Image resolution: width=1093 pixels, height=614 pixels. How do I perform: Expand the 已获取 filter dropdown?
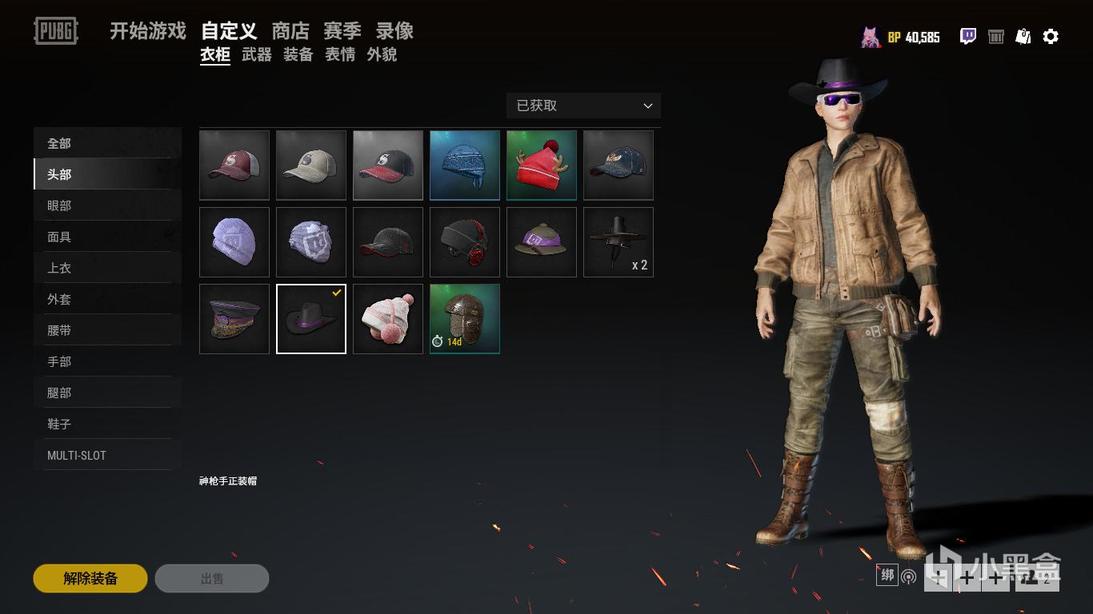pos(583,105)
